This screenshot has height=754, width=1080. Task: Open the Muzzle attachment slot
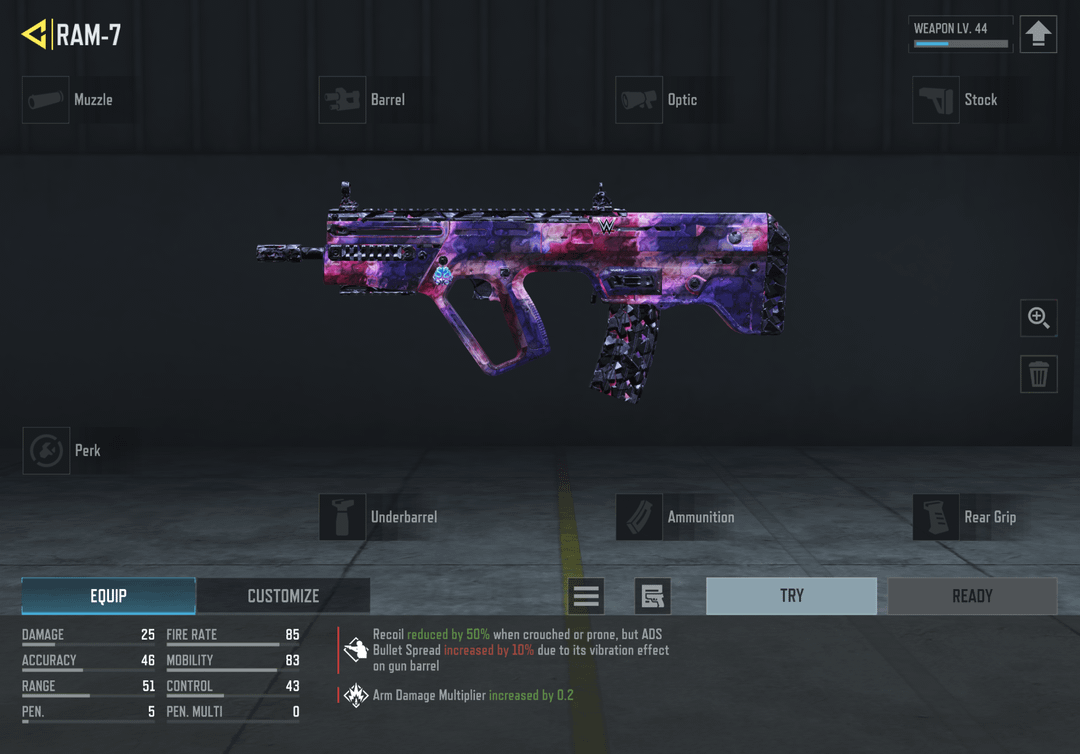46,100
